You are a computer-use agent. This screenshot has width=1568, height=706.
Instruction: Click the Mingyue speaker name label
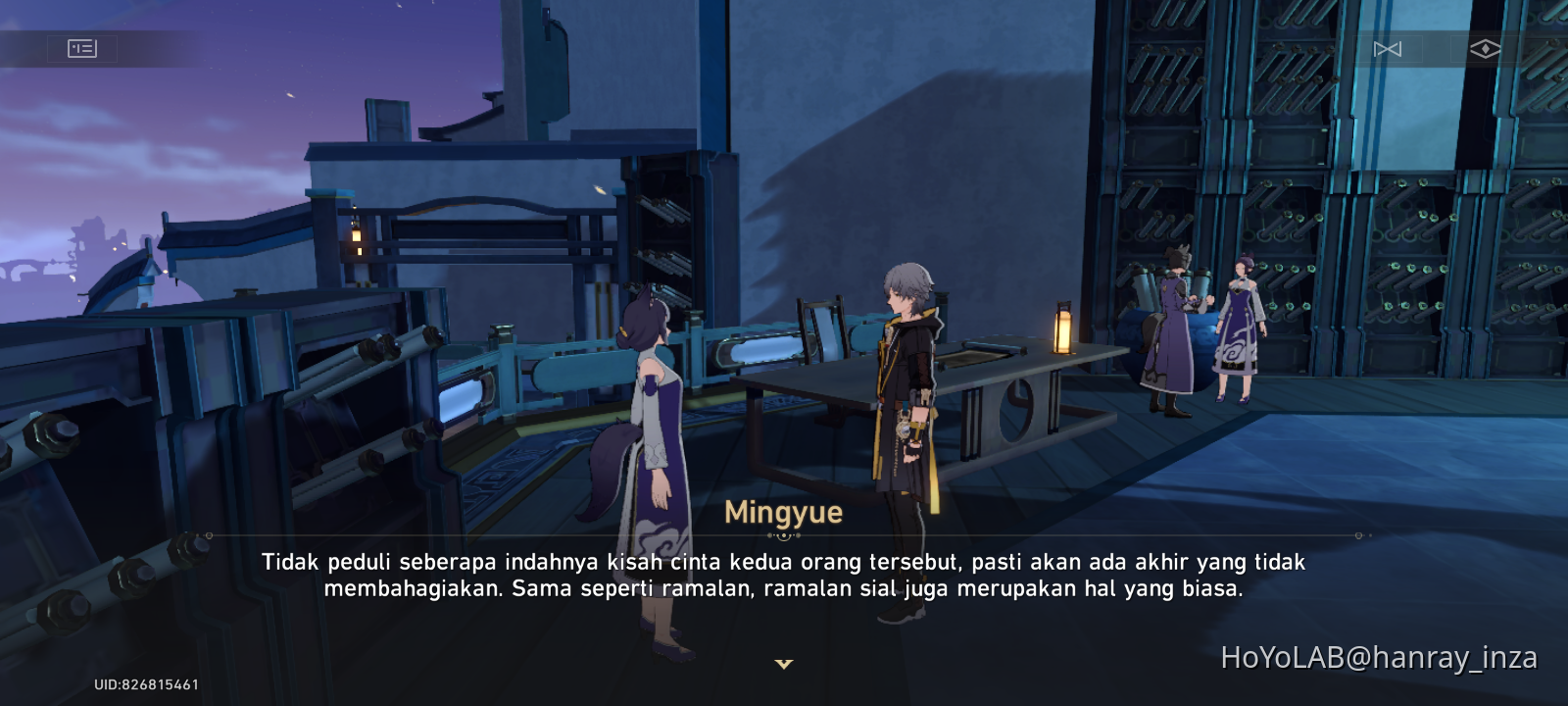coord(784,511)
